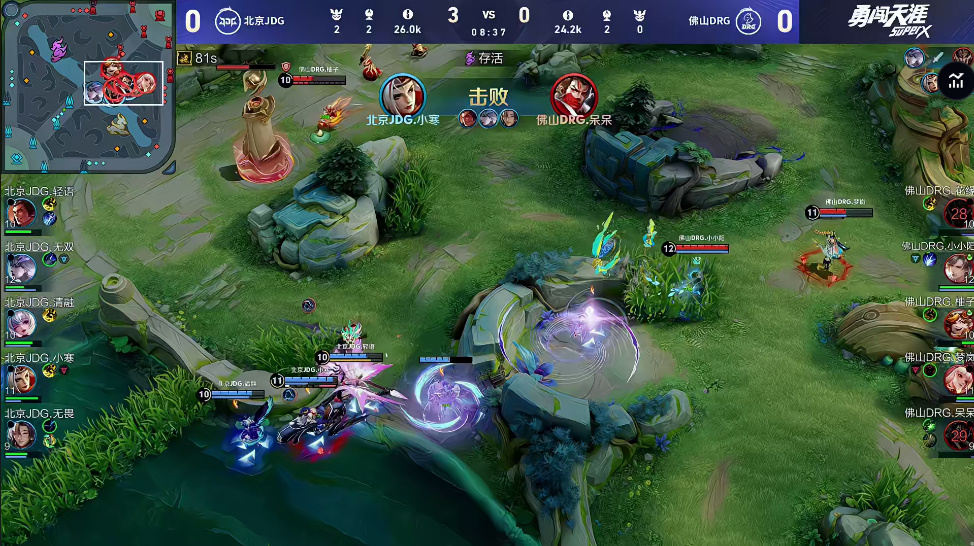Pick JDG player 小寒's side-panel portrait
The image size is (974, 546).
(20, 379)
